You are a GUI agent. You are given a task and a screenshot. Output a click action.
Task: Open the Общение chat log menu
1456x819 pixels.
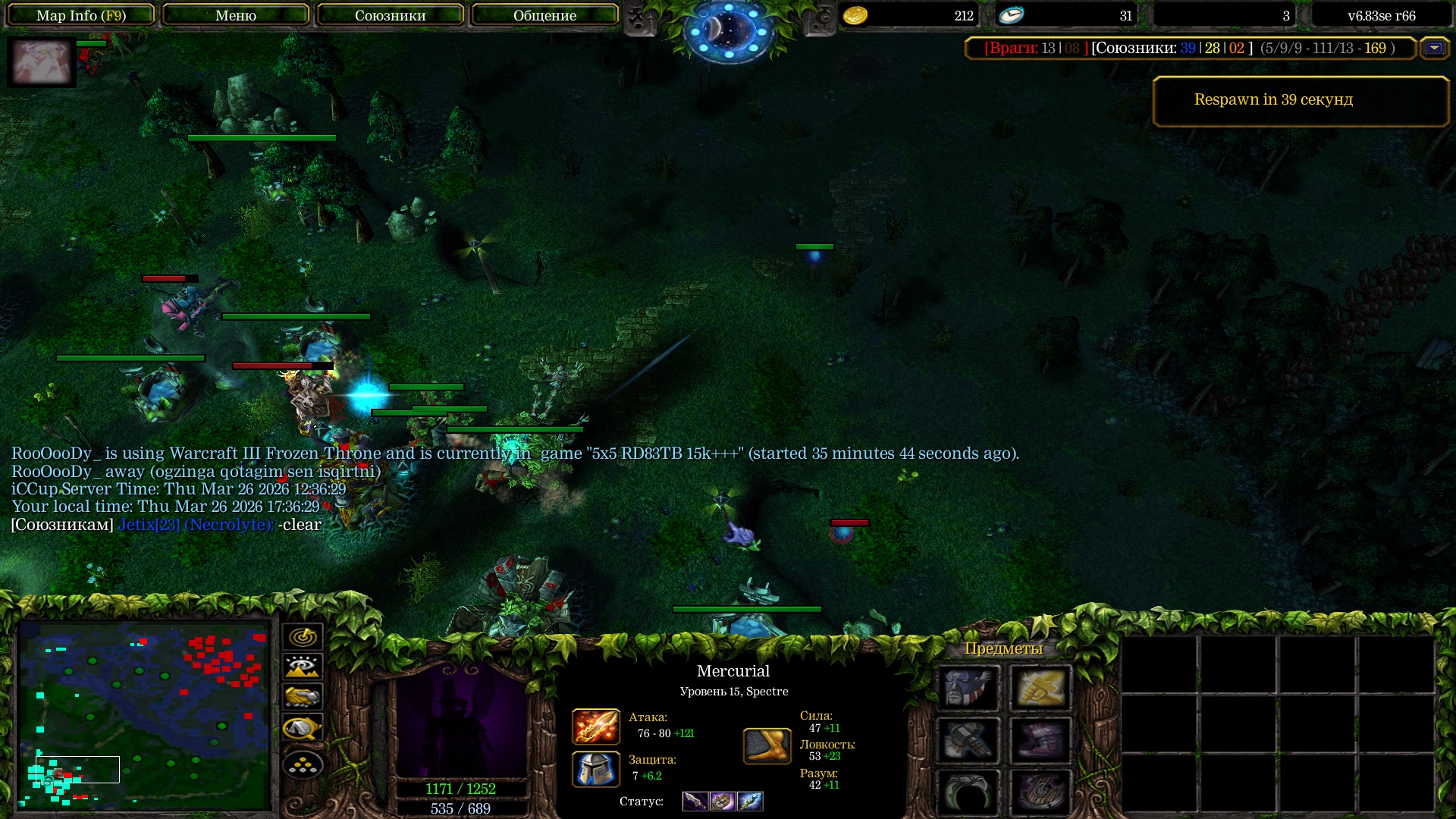[x=544, y=15]
